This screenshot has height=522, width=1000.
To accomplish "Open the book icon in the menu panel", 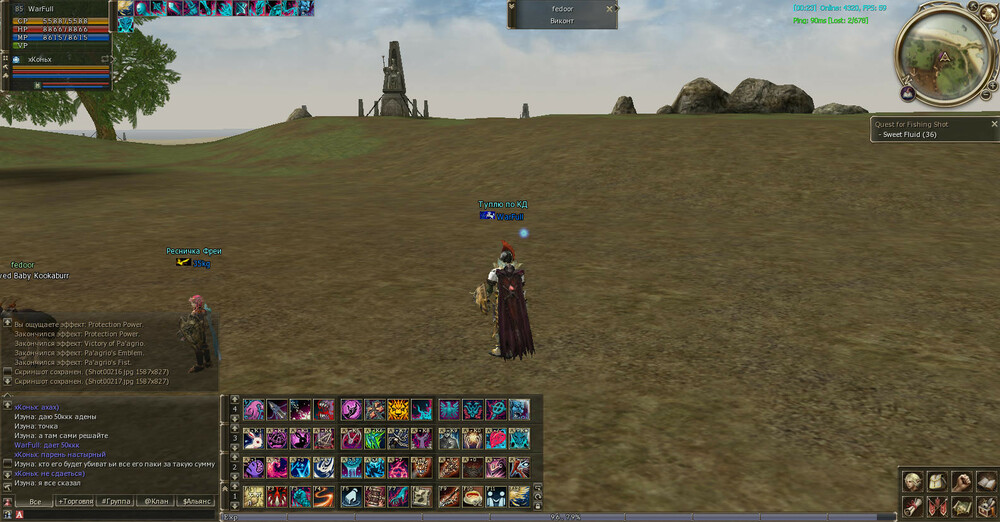I will coord(985,481).
